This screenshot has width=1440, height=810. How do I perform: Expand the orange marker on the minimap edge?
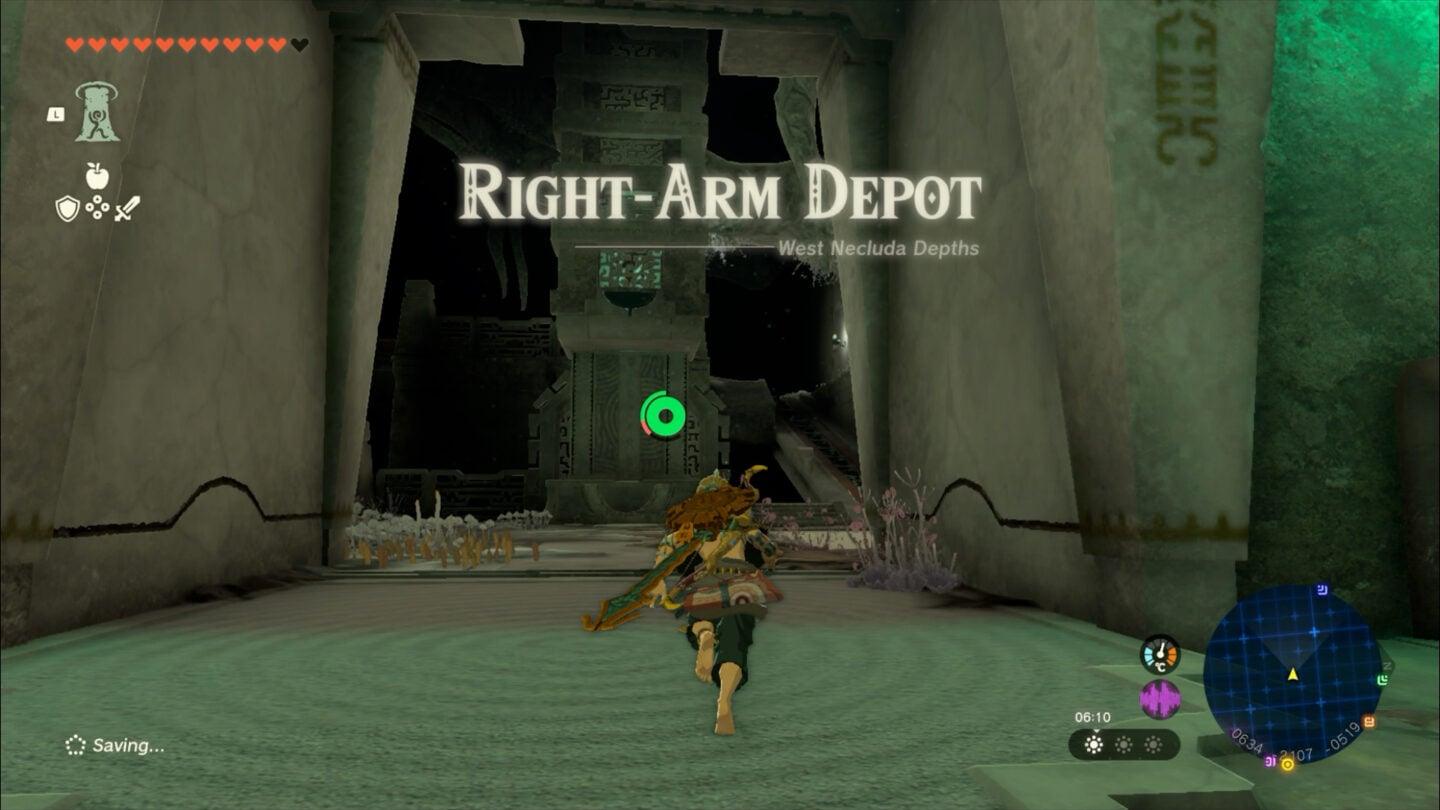click(1369, 719)
